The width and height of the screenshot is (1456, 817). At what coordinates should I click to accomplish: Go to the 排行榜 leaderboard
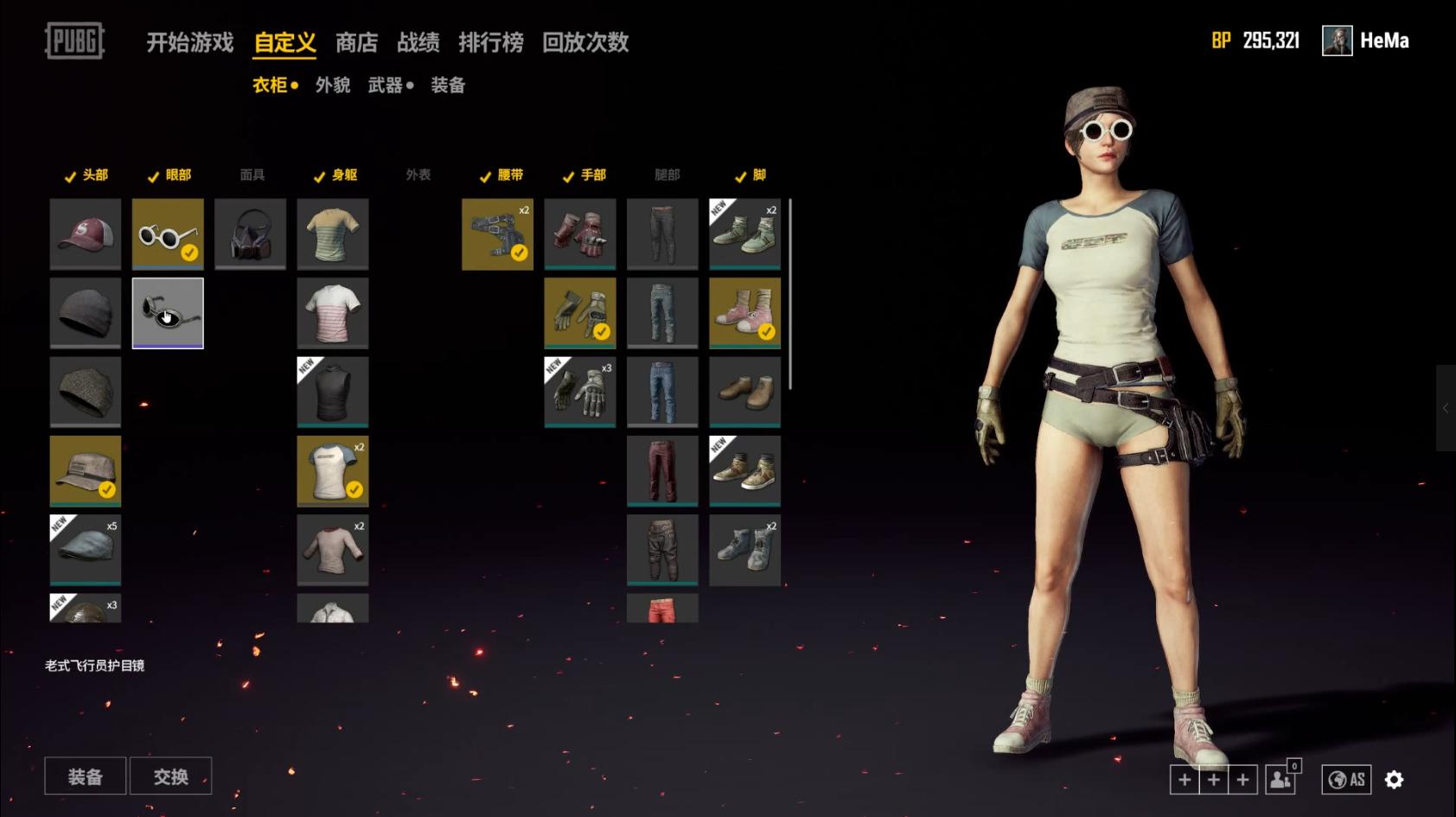tap(490, 42)
